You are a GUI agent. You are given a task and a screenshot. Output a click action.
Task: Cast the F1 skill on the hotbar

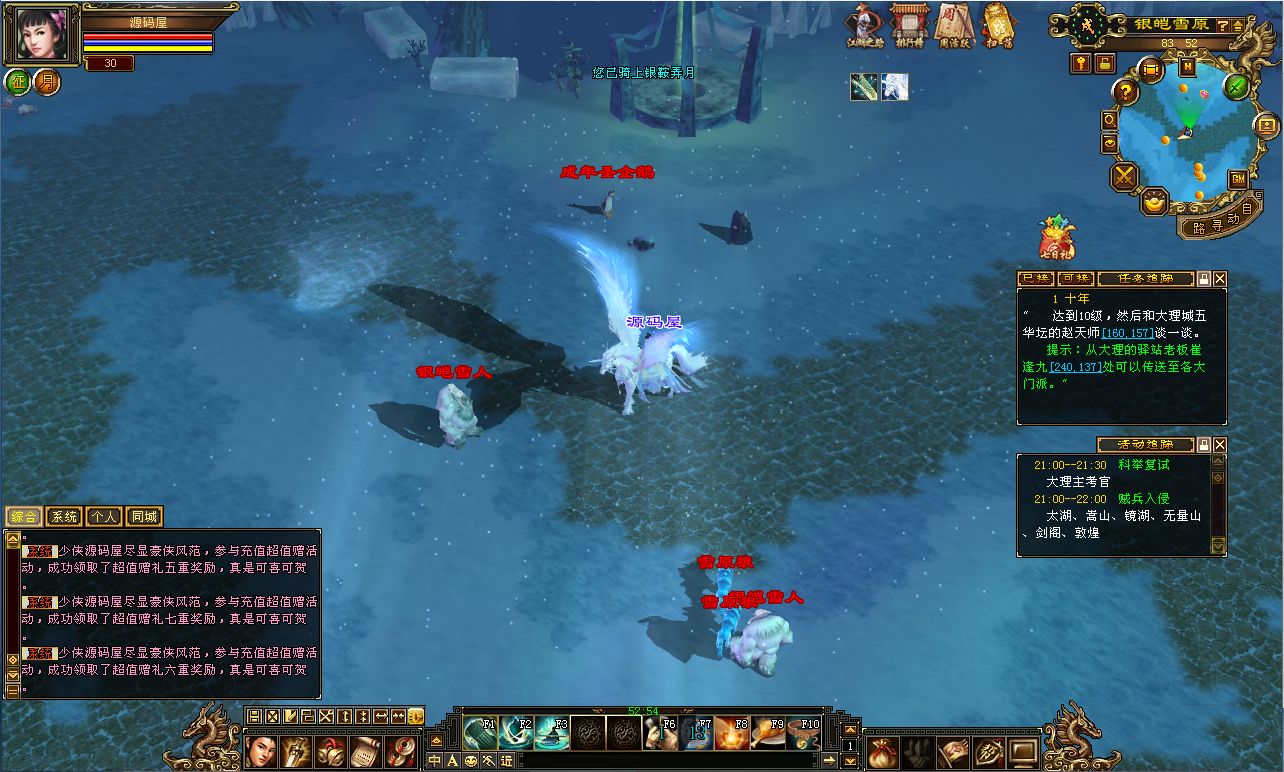(479, 734)
